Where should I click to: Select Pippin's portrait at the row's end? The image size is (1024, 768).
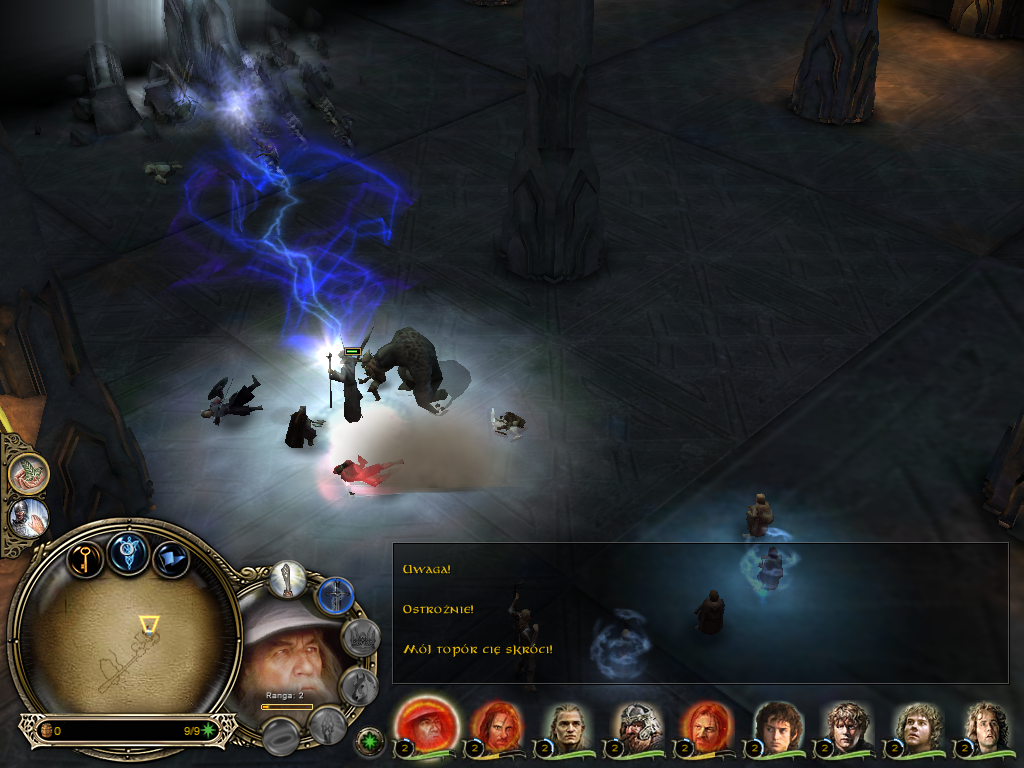(x=985, y=728)
